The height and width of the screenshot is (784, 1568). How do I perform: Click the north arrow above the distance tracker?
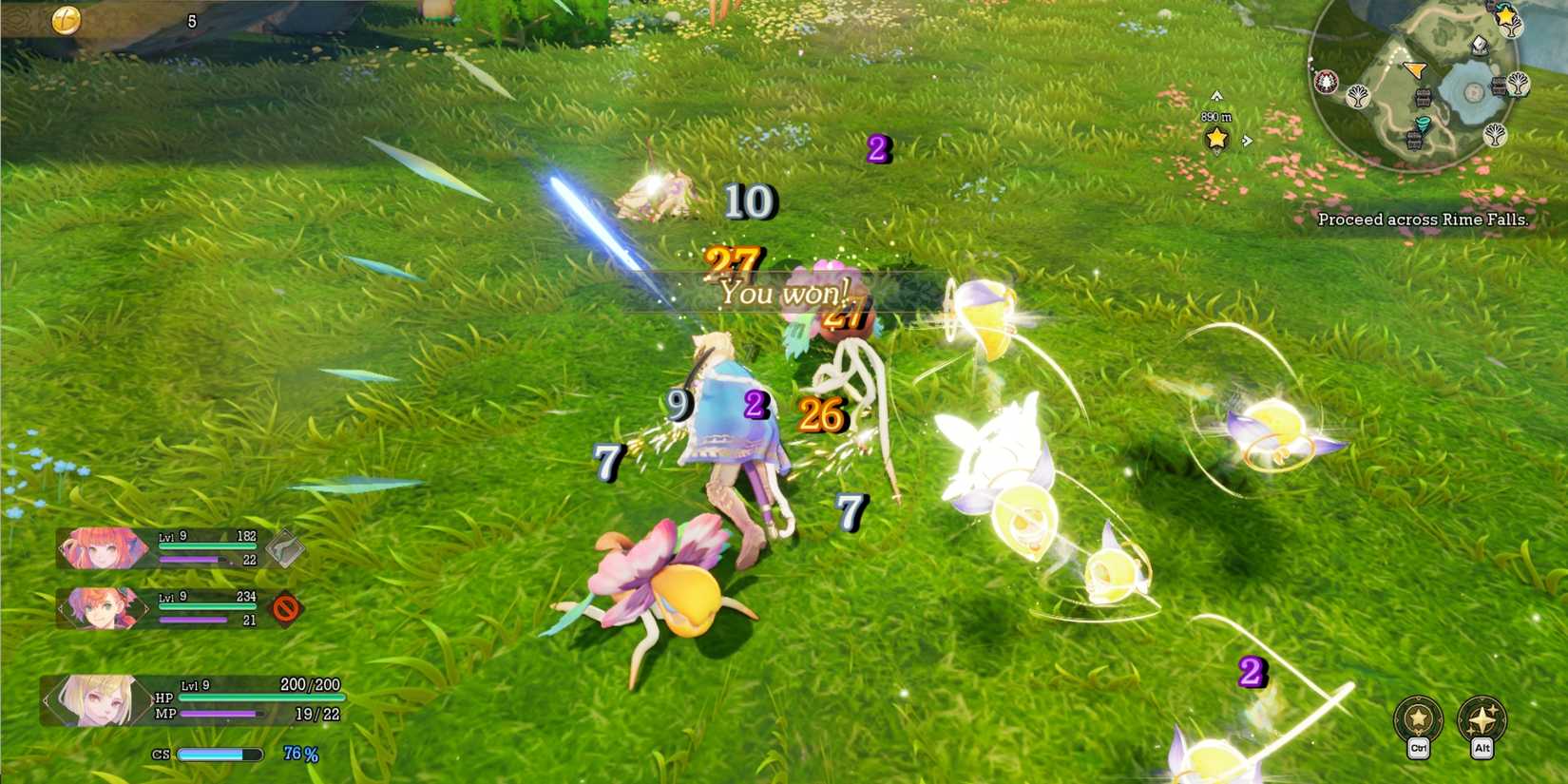point(1215,96)
